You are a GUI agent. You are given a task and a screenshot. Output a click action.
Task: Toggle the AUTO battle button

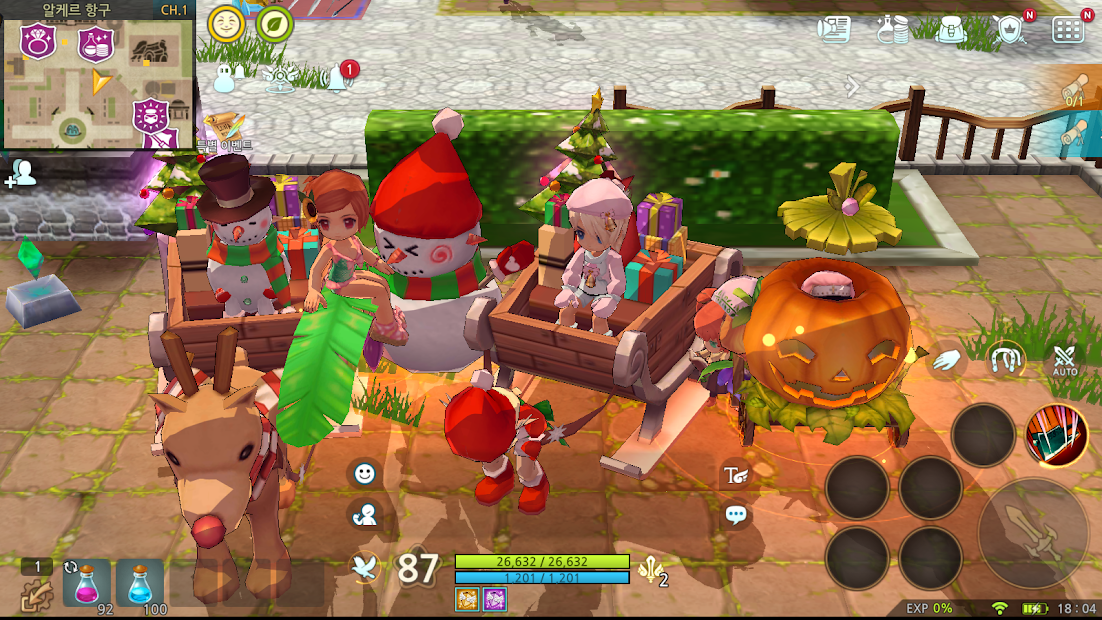[x=1064, y=360]
